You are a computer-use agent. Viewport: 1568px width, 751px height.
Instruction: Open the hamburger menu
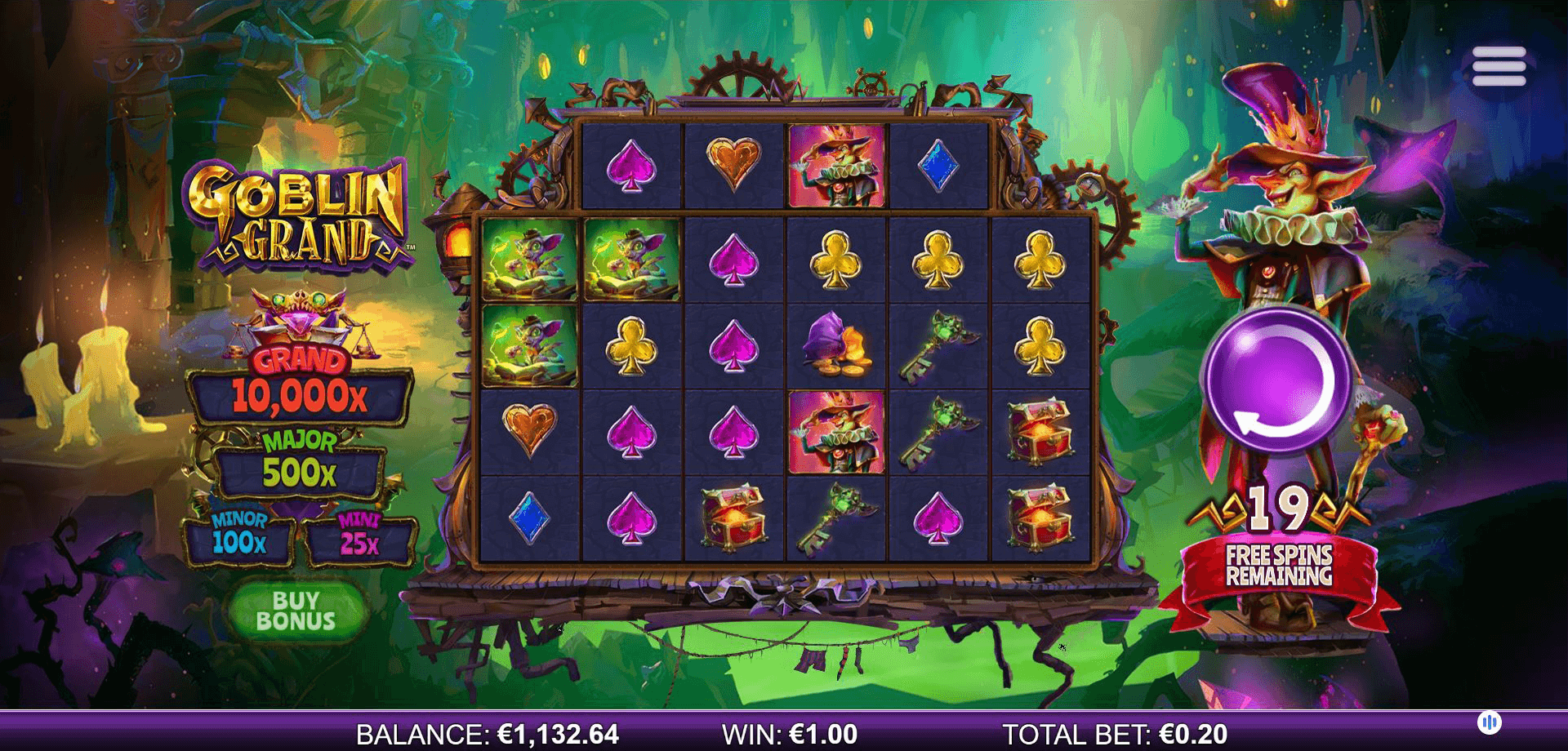pyautogui.click(x=1499, y=66)
